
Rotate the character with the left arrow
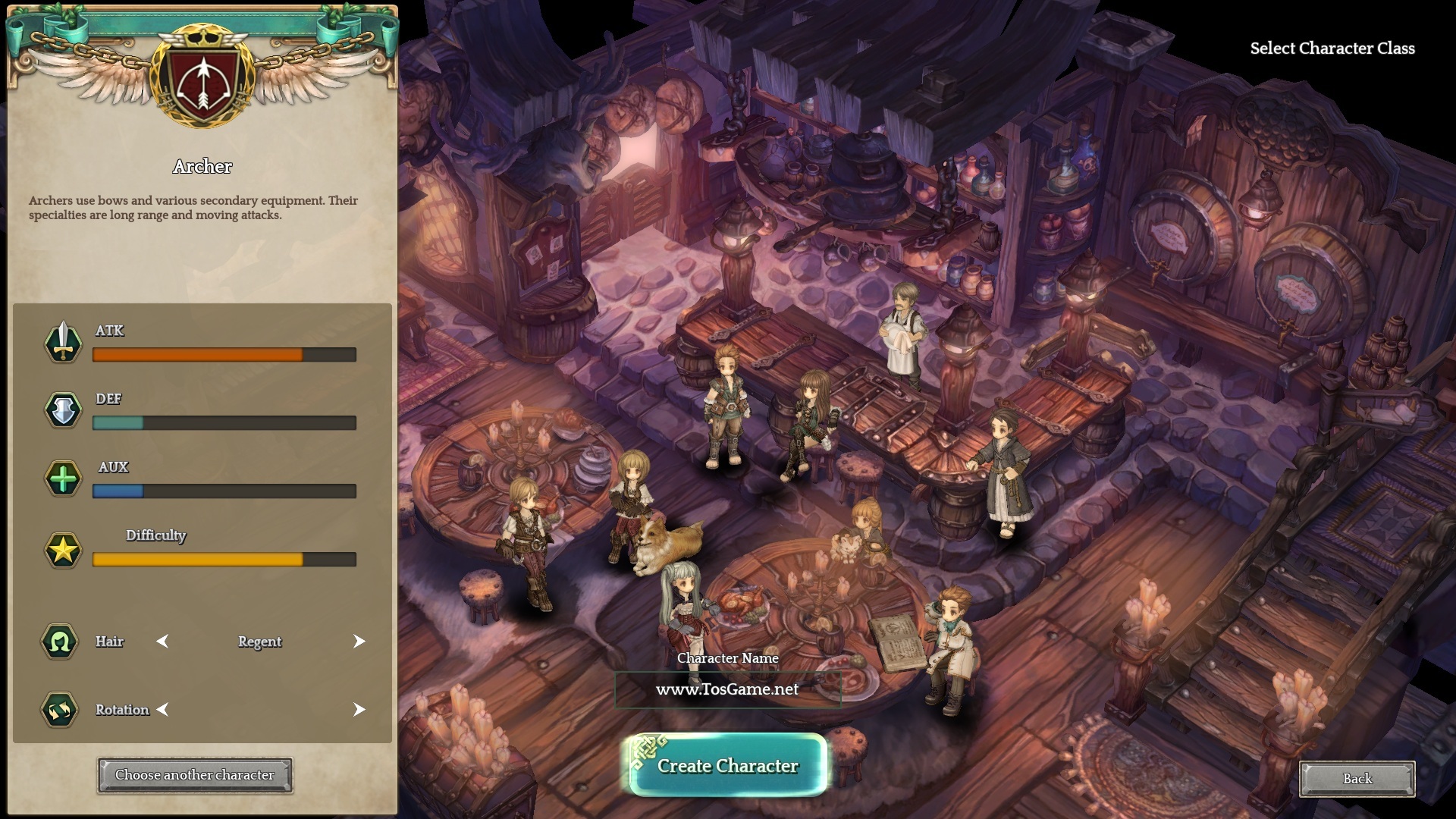pos(162,710)
